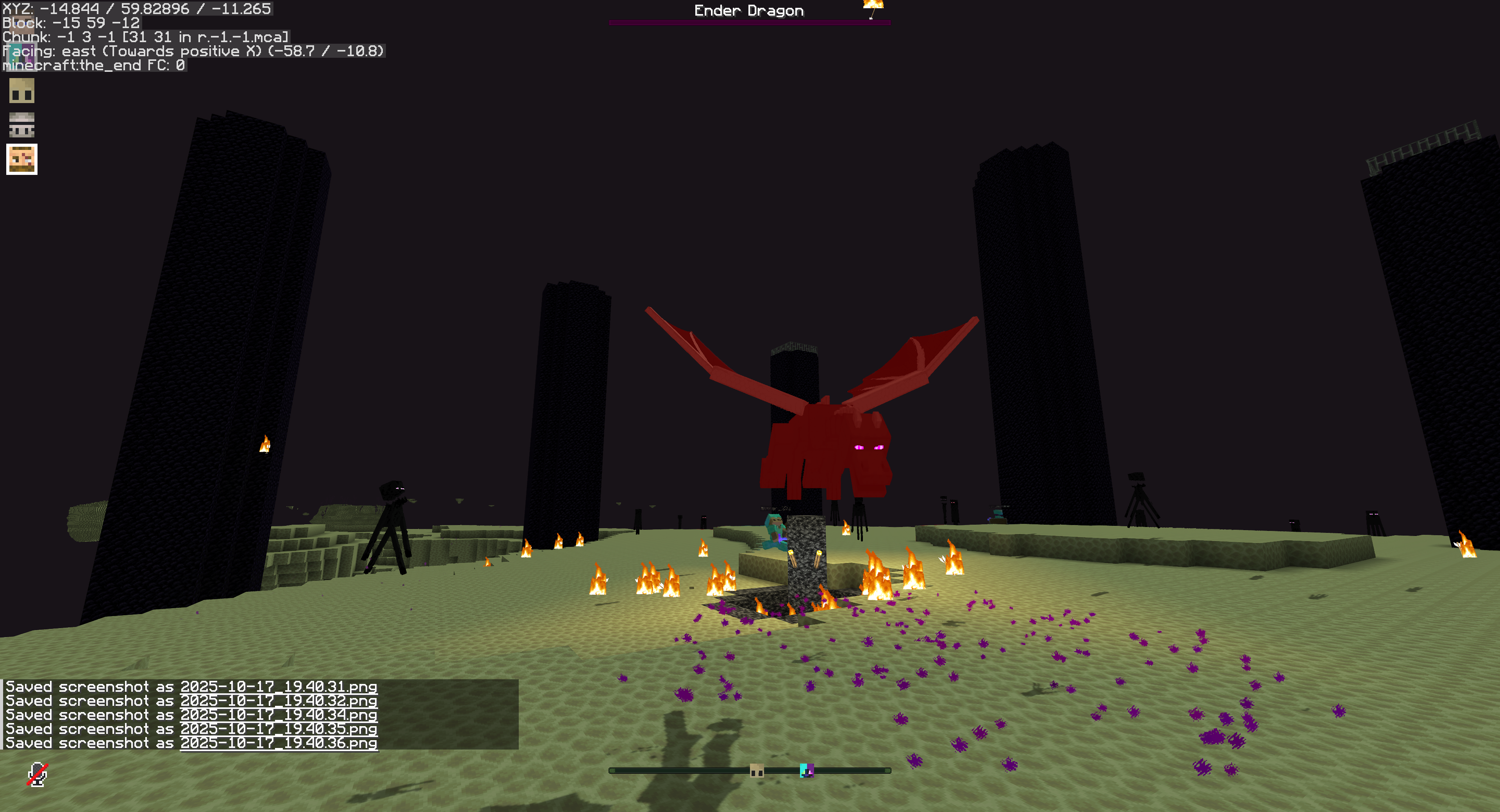Click the husk head icon in the top-left sidebar
Viewport: 1500px width, 812px height.
point(22,91)
